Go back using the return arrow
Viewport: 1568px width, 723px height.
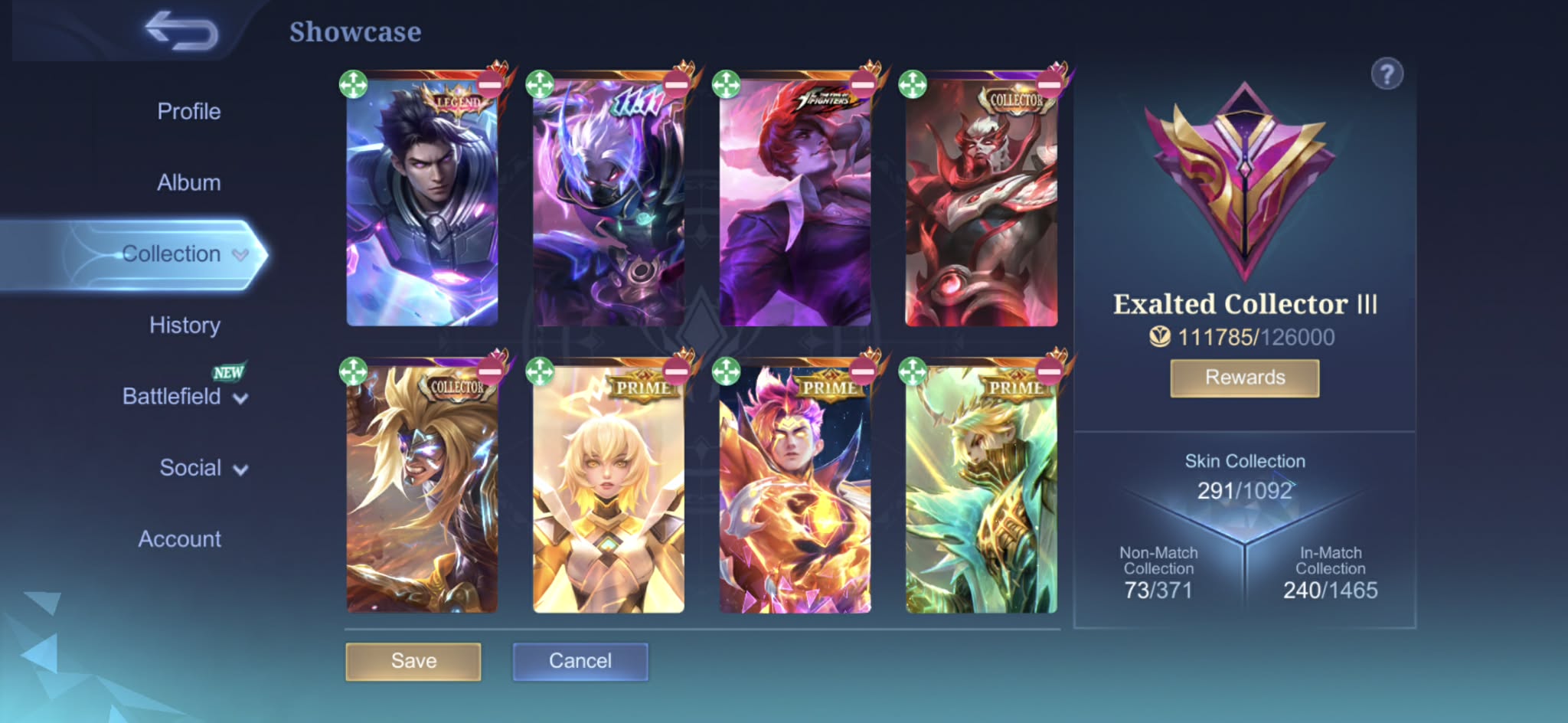point(181,31)
